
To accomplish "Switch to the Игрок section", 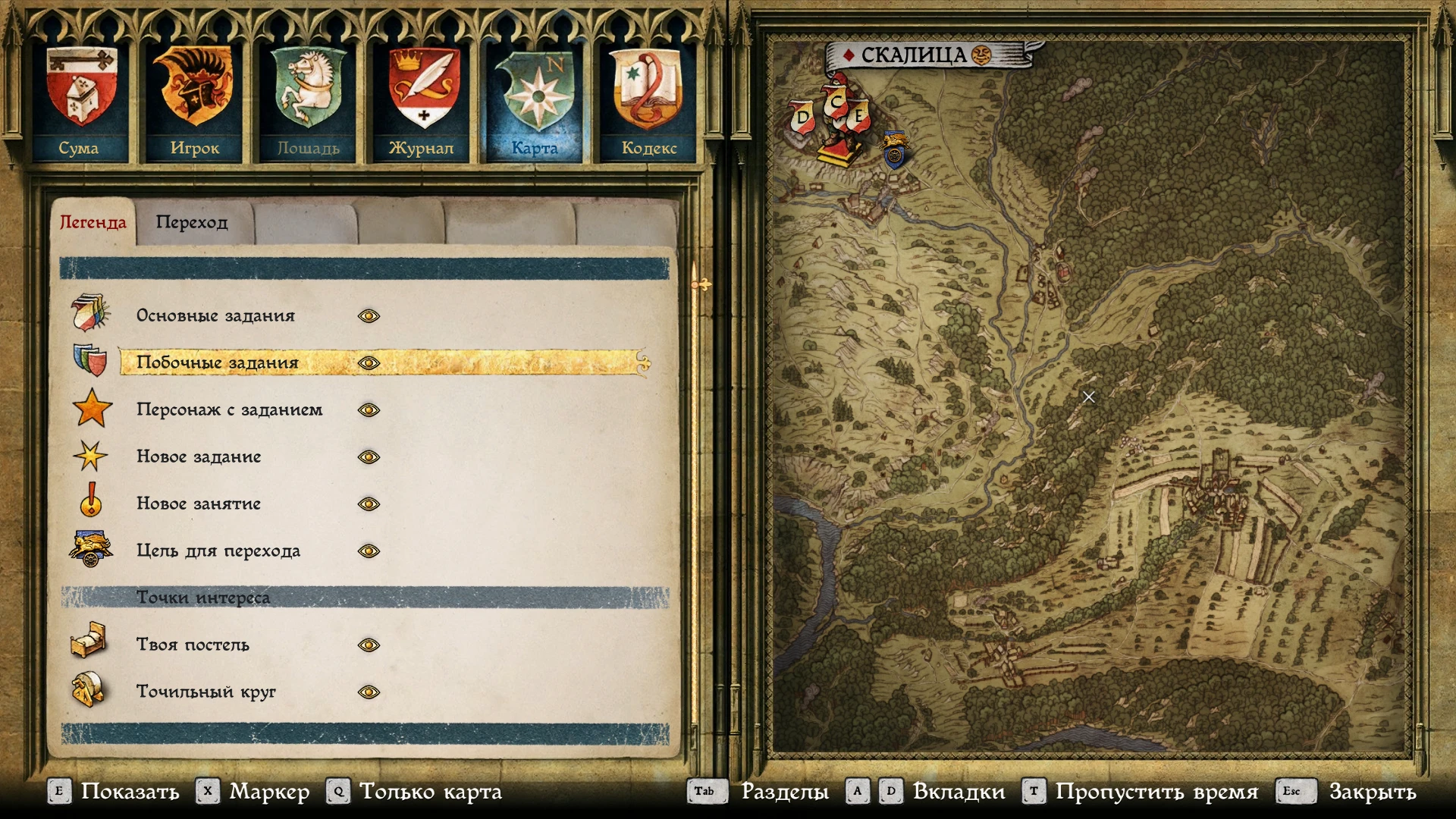I will click(x=194, y=101).
